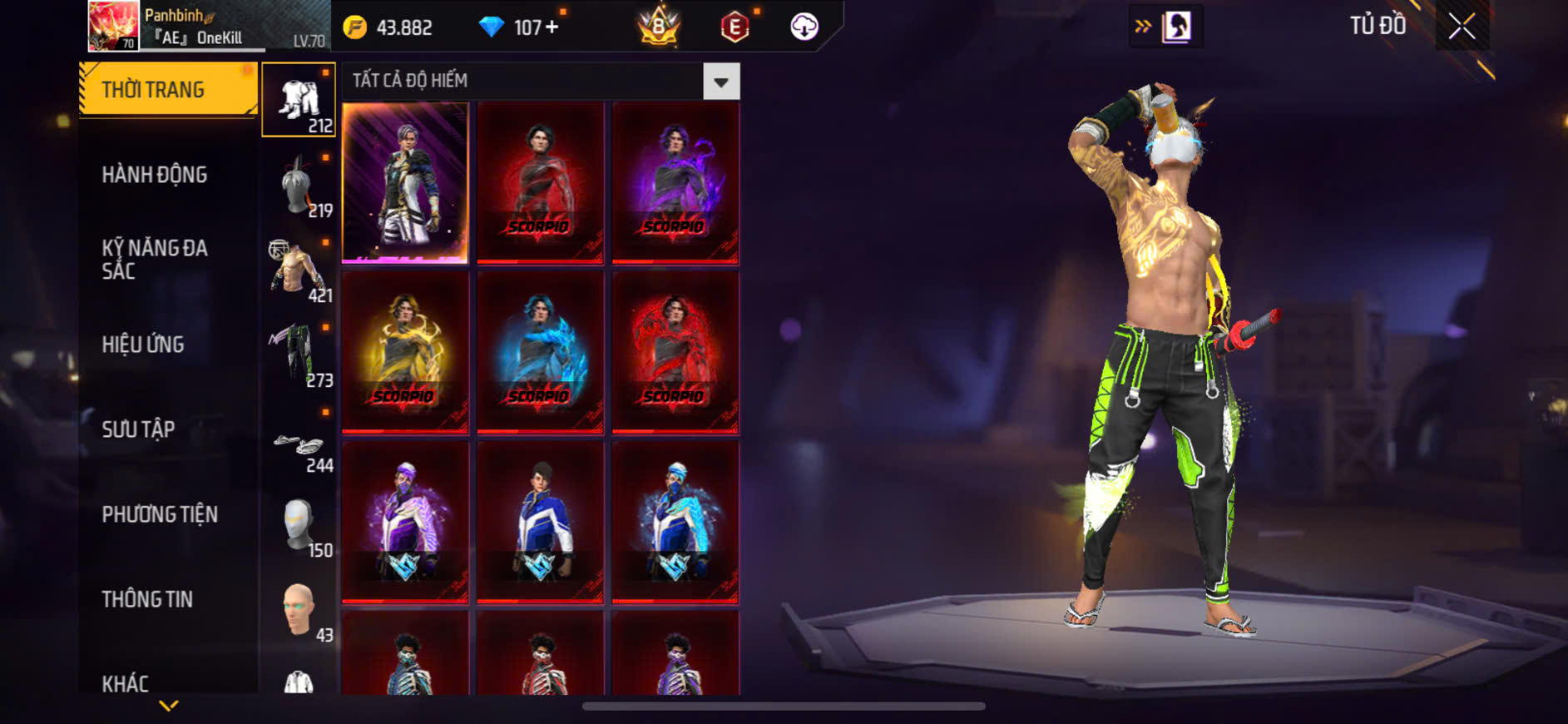Screen dimensions: 1568x724
Task: Pick the purple-haired outfit in the highlighted tile
Action: (405, 182)
